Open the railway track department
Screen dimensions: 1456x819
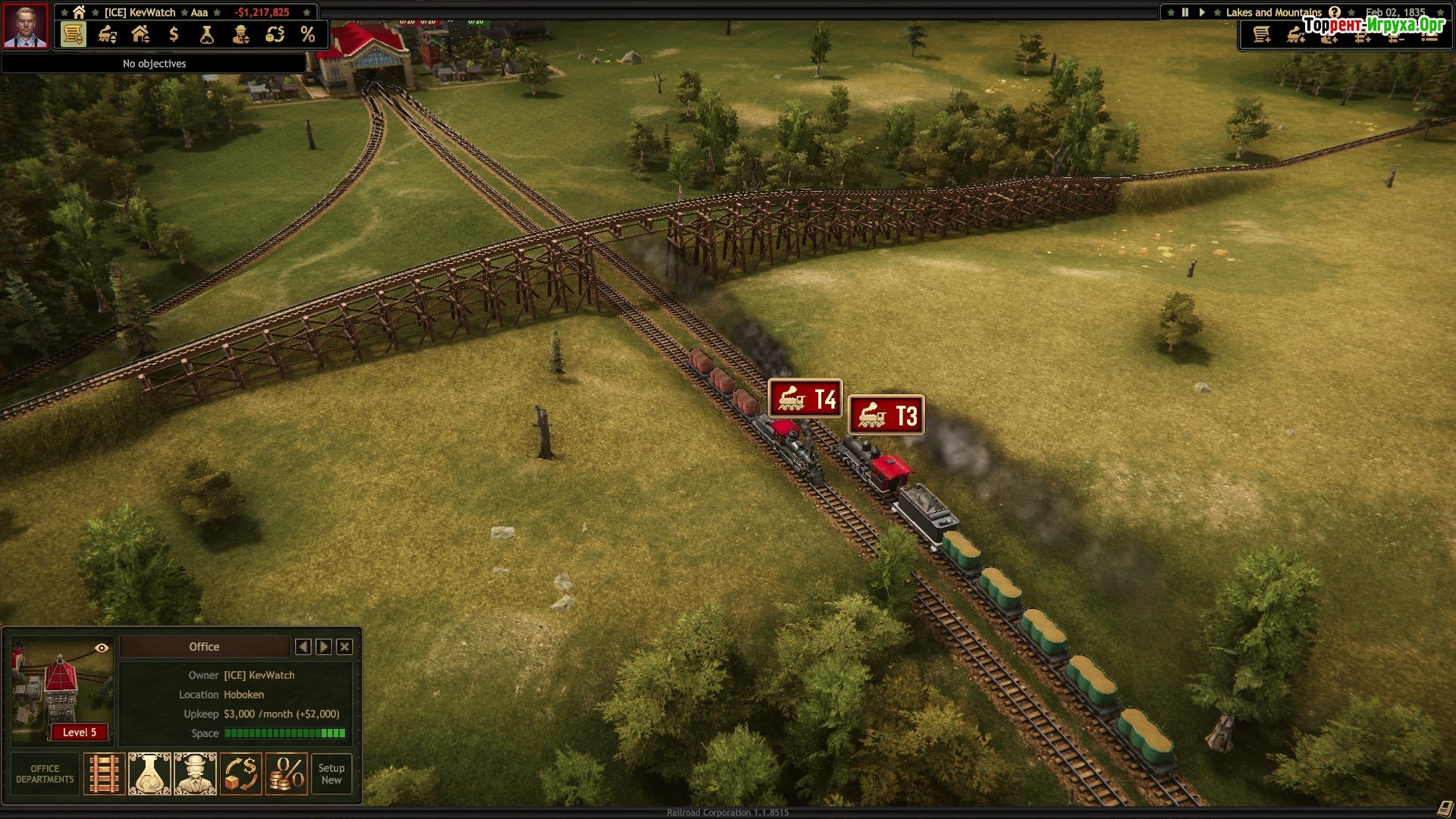(x=104, y=773)
